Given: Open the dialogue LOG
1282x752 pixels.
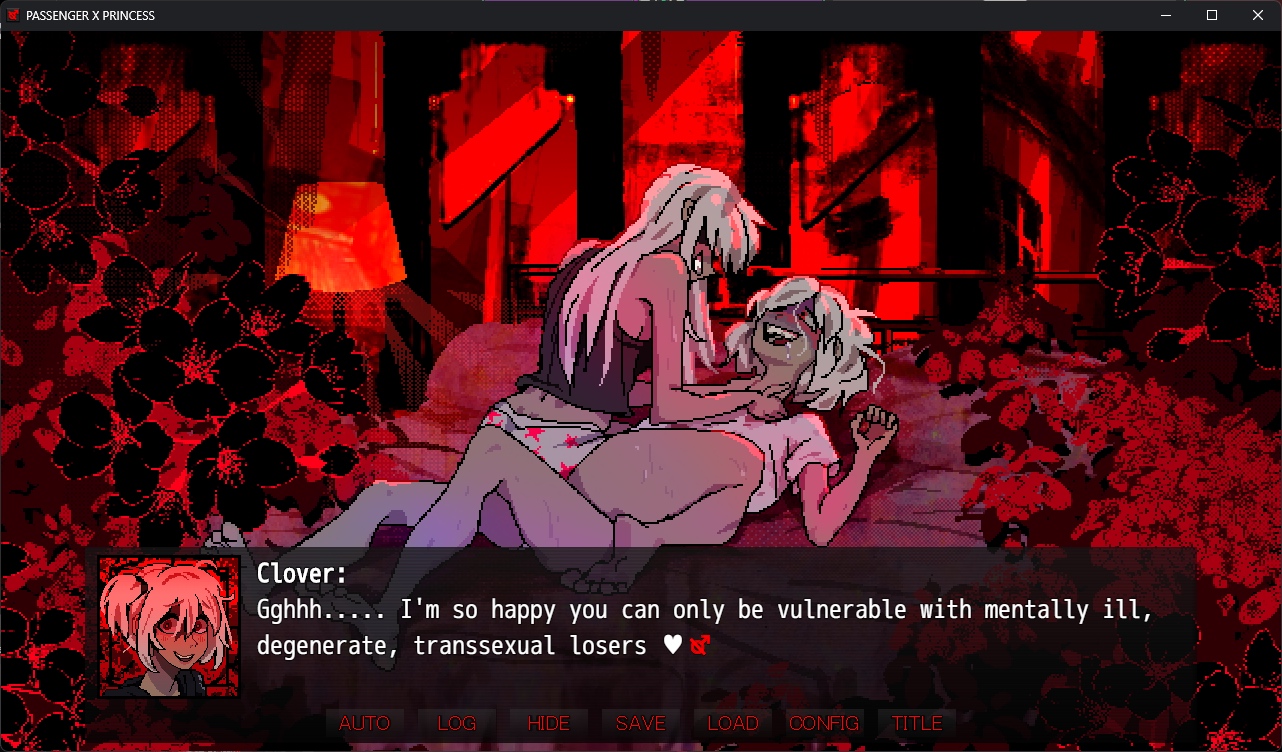Looking at the screenshot, I should click(x=456, y=723).
